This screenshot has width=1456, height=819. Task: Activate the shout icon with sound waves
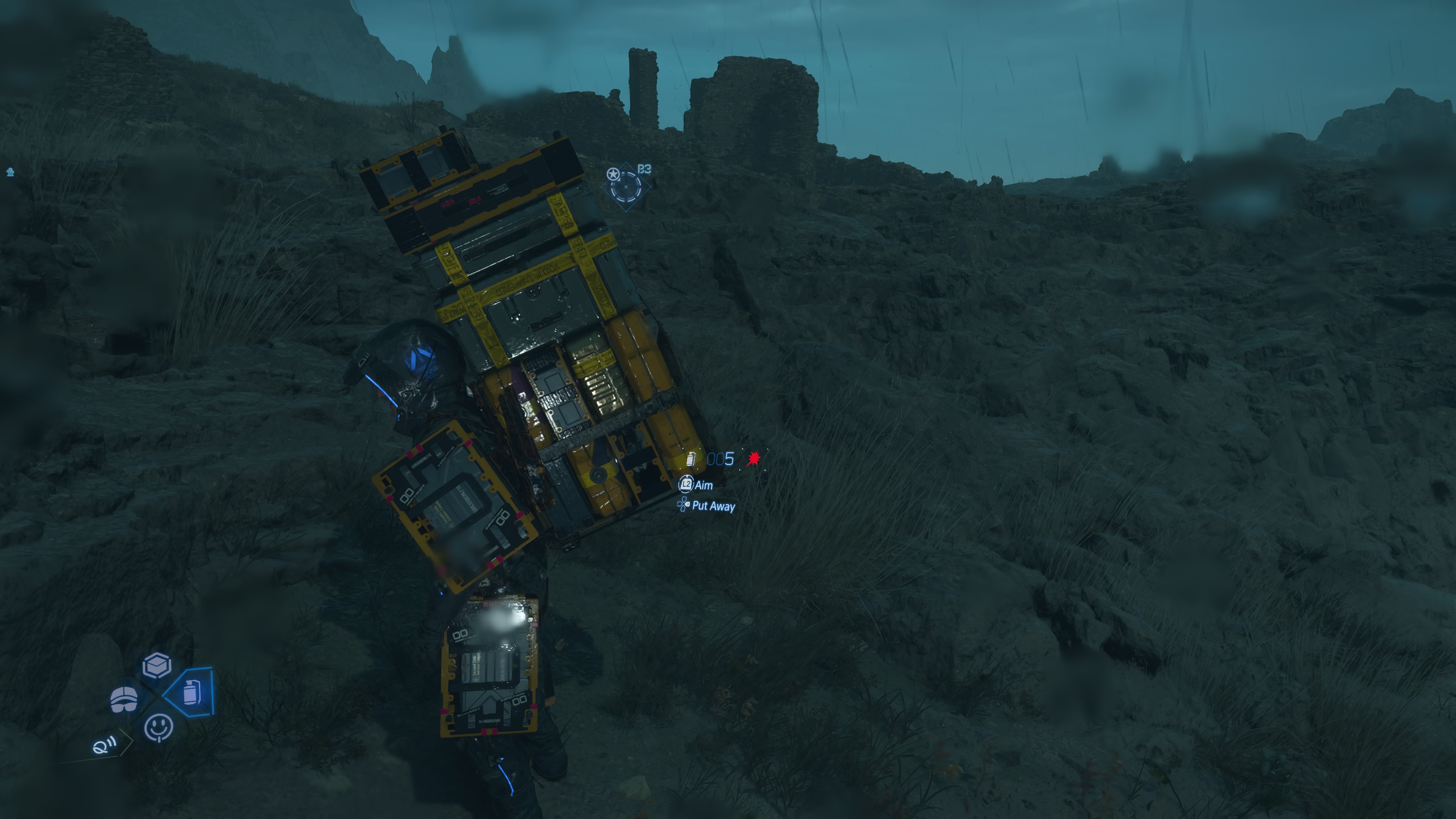(105, 745)
